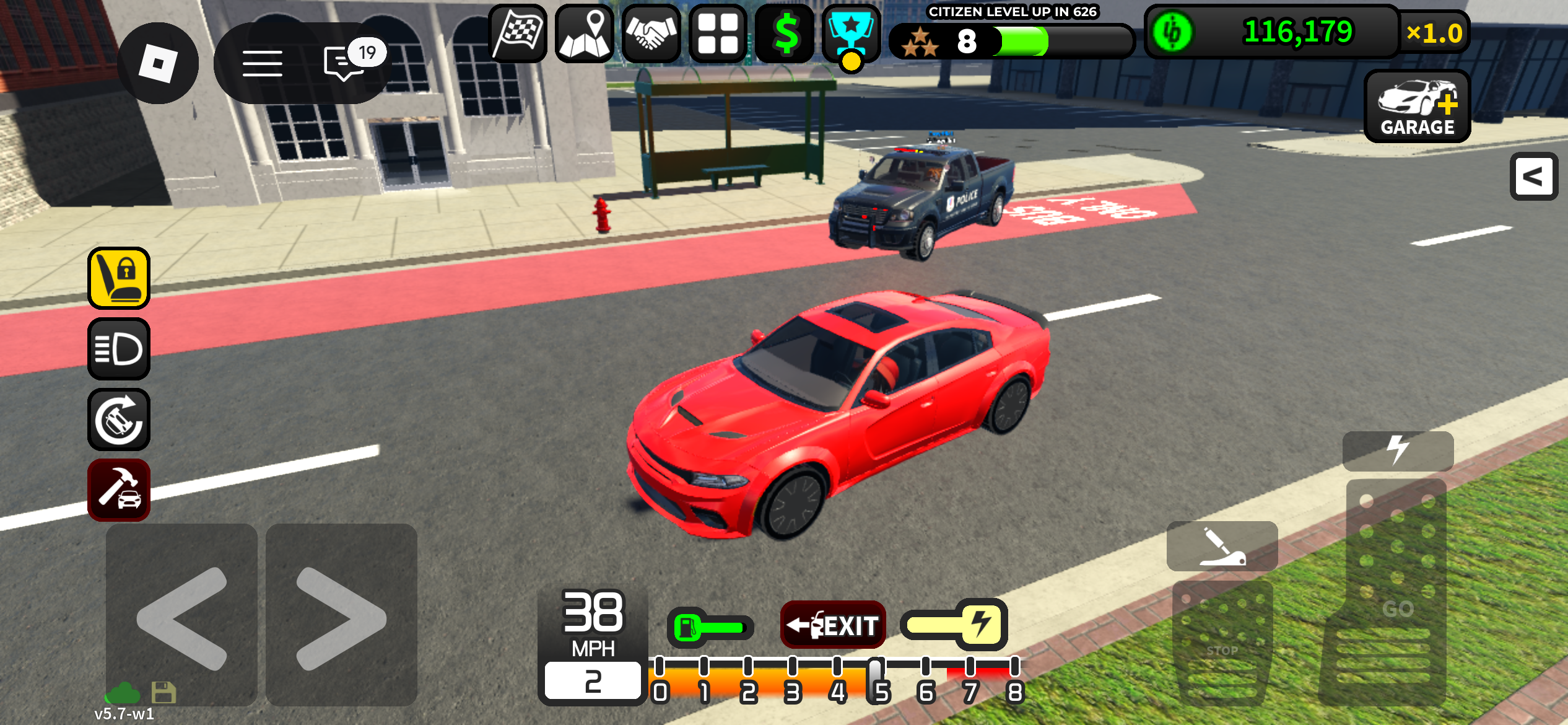Image resolution: width=1568 pixels, height=725 pixels.
Task: Steer right with the right arrow button
Action: point(341,615)
